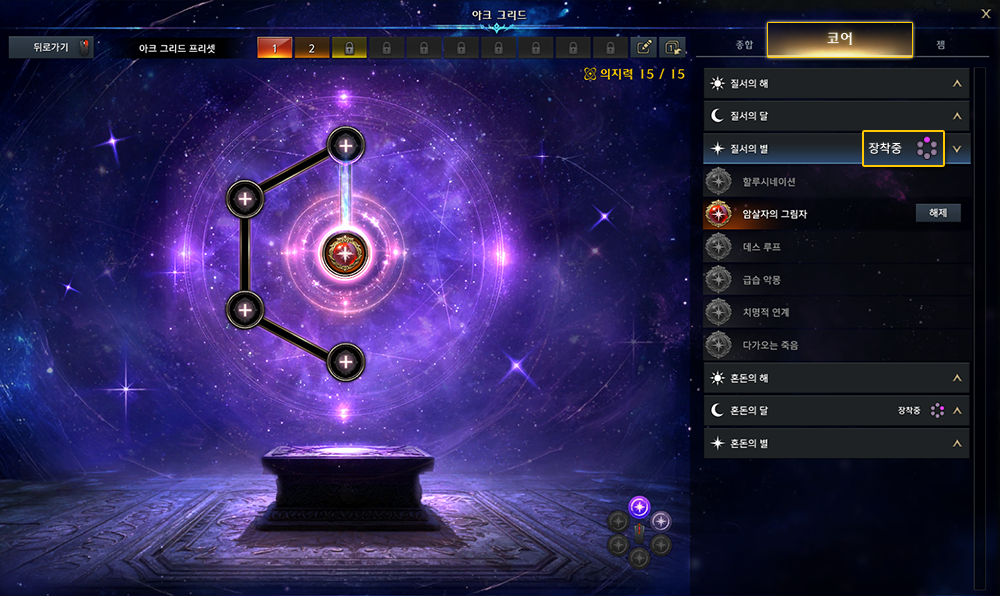Screen dimensions: 1000x596
Task: Unequip core with the 해제 button
Action: pos(938,213)
